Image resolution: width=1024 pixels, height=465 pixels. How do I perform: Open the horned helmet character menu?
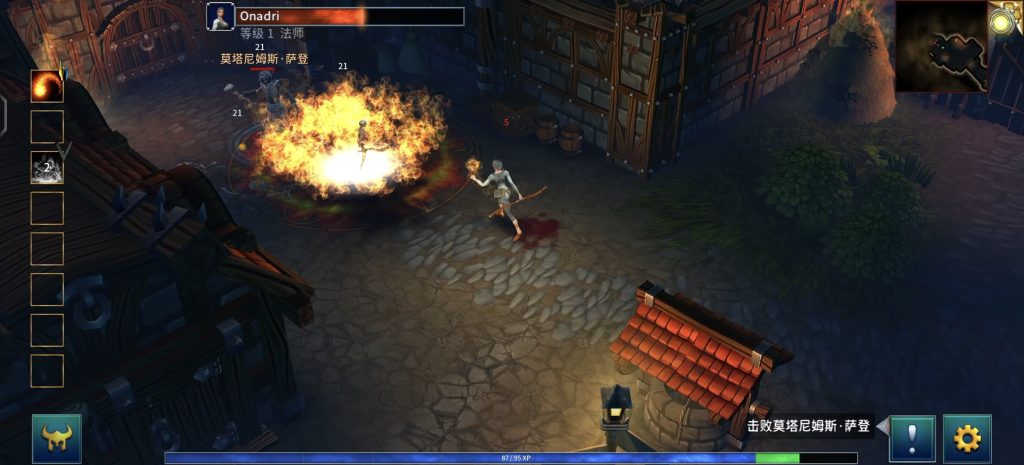coord(57,439)
